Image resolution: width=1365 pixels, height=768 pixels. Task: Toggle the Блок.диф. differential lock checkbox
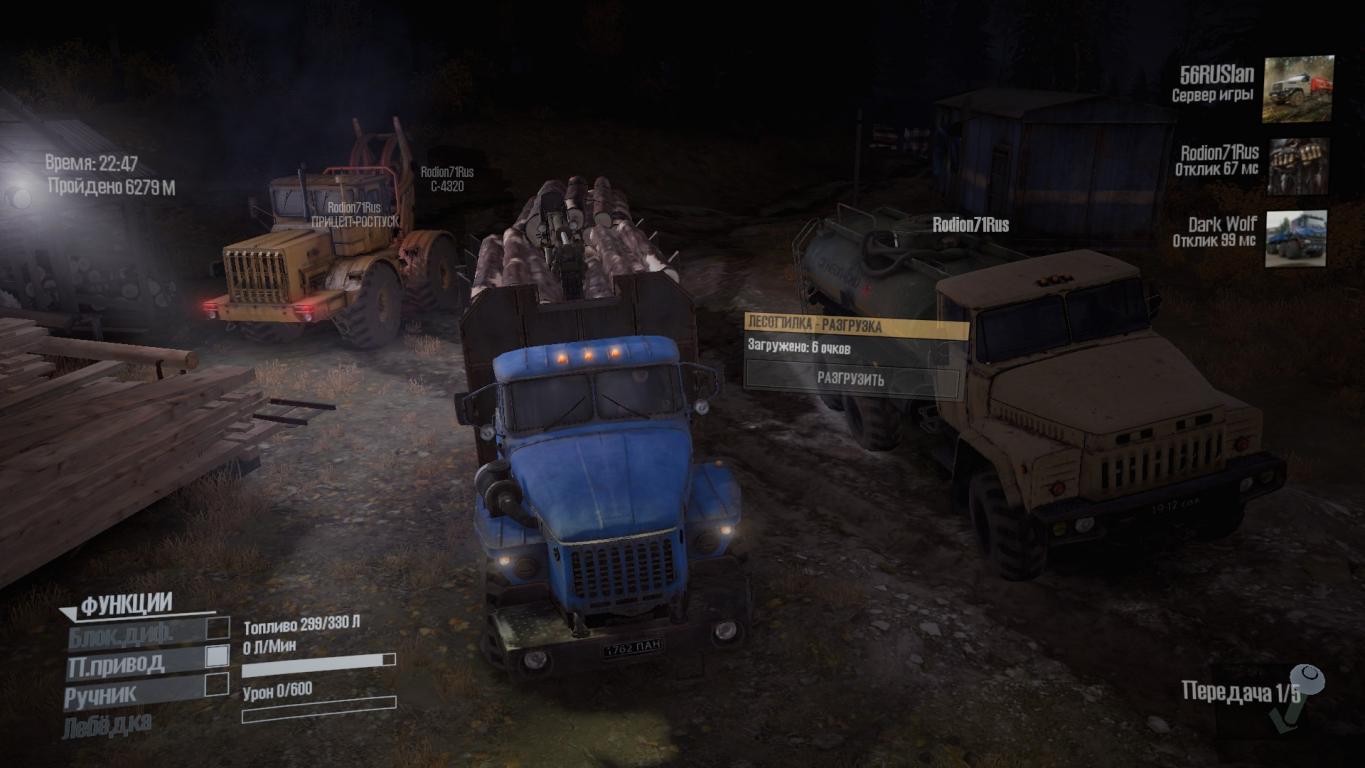217,629
